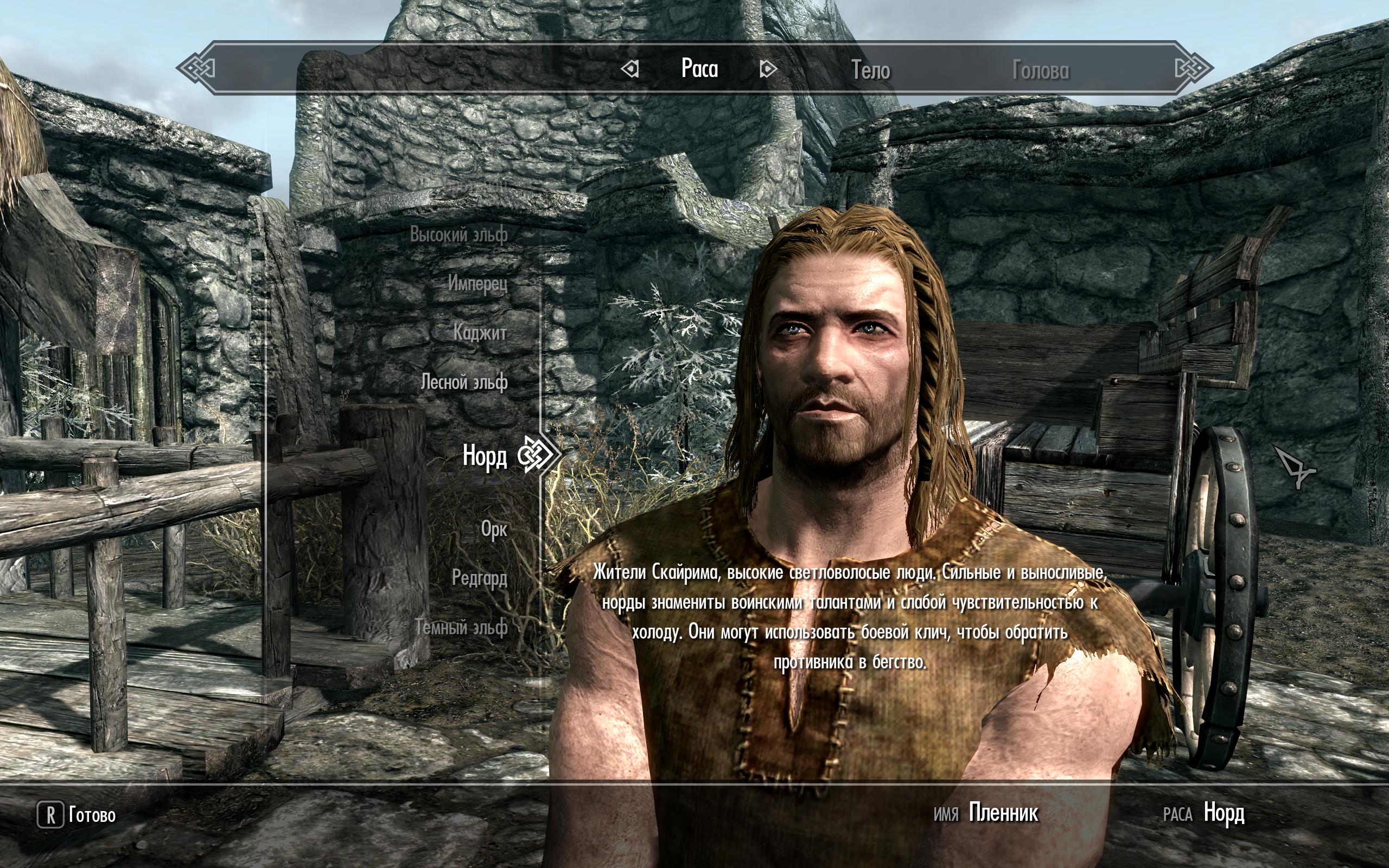Confirm character with Готово
Screen dimensions: 1389x868
[x=77, y=815]
